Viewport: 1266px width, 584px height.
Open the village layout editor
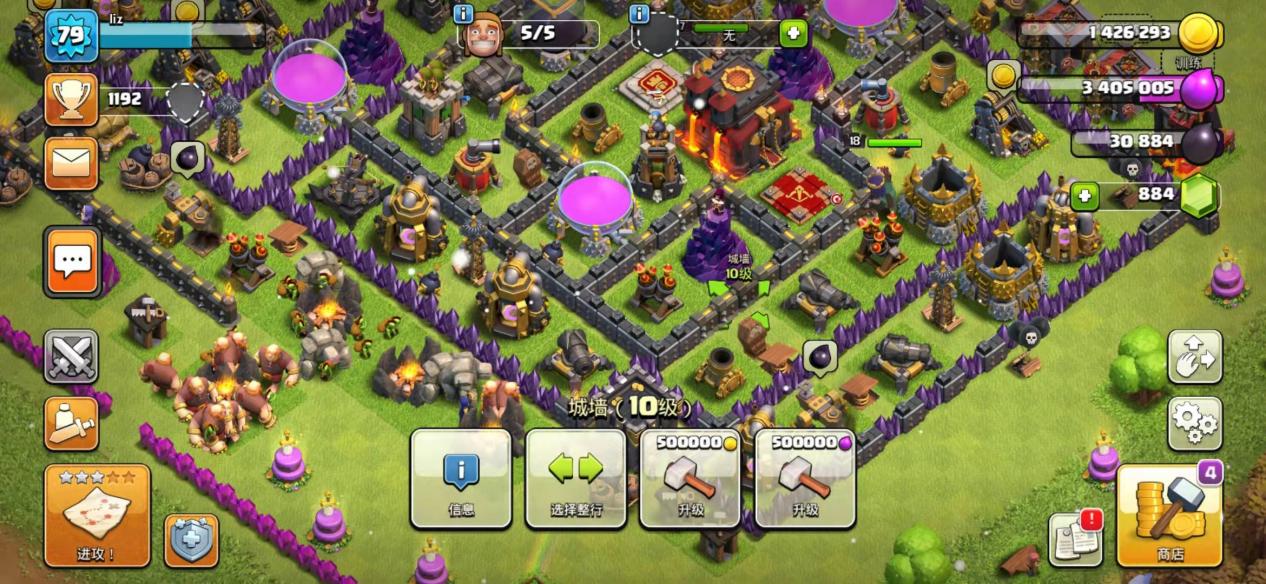pos(1194,357)
